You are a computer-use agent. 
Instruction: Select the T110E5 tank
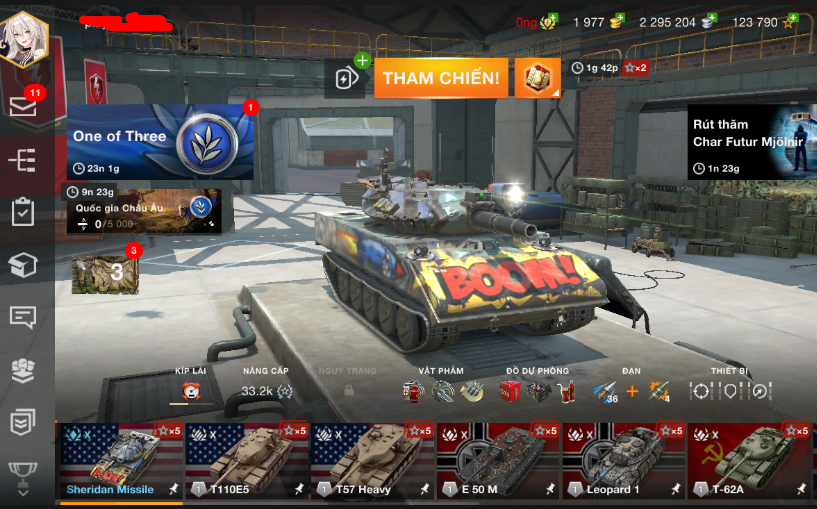point(246,462)
